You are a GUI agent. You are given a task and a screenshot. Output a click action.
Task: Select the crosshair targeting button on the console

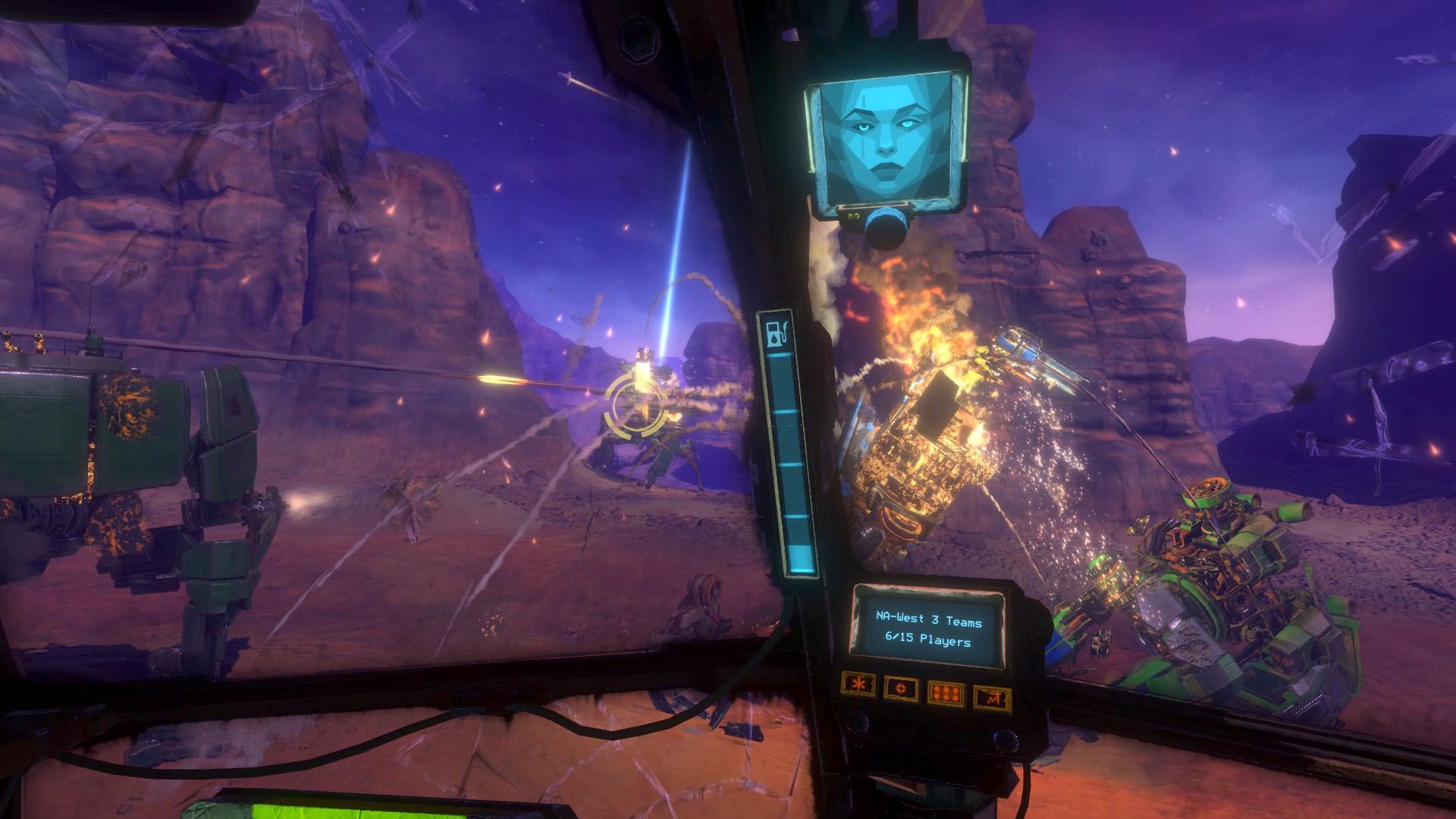tap(900, 688)
